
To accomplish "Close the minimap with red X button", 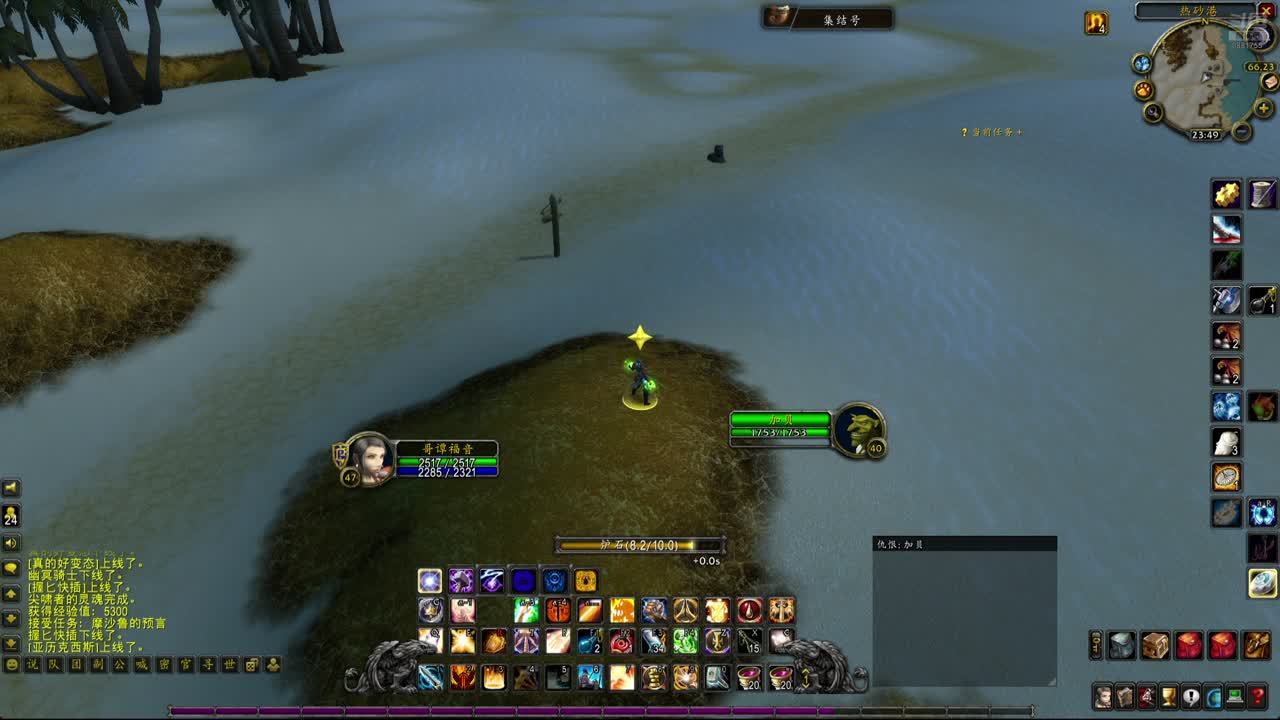I will click(x=1267, y=11).
